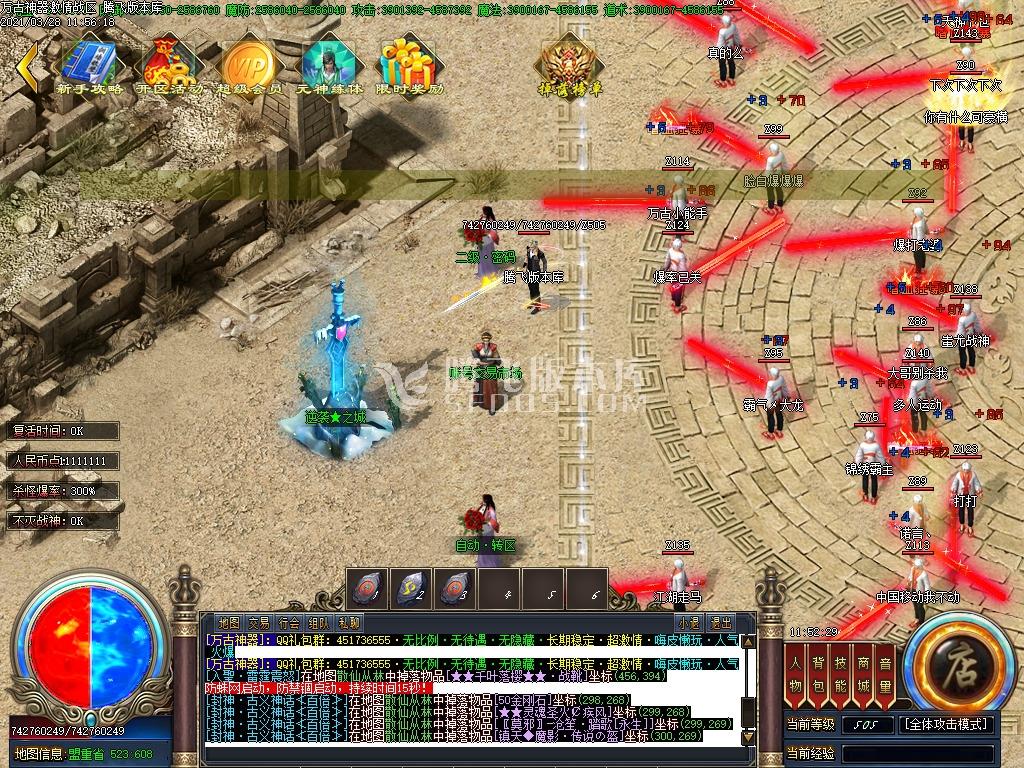Open the 开区活动 server event icon
The width and height of the screenshot is (1024, 768).
(x=169, y=66)
